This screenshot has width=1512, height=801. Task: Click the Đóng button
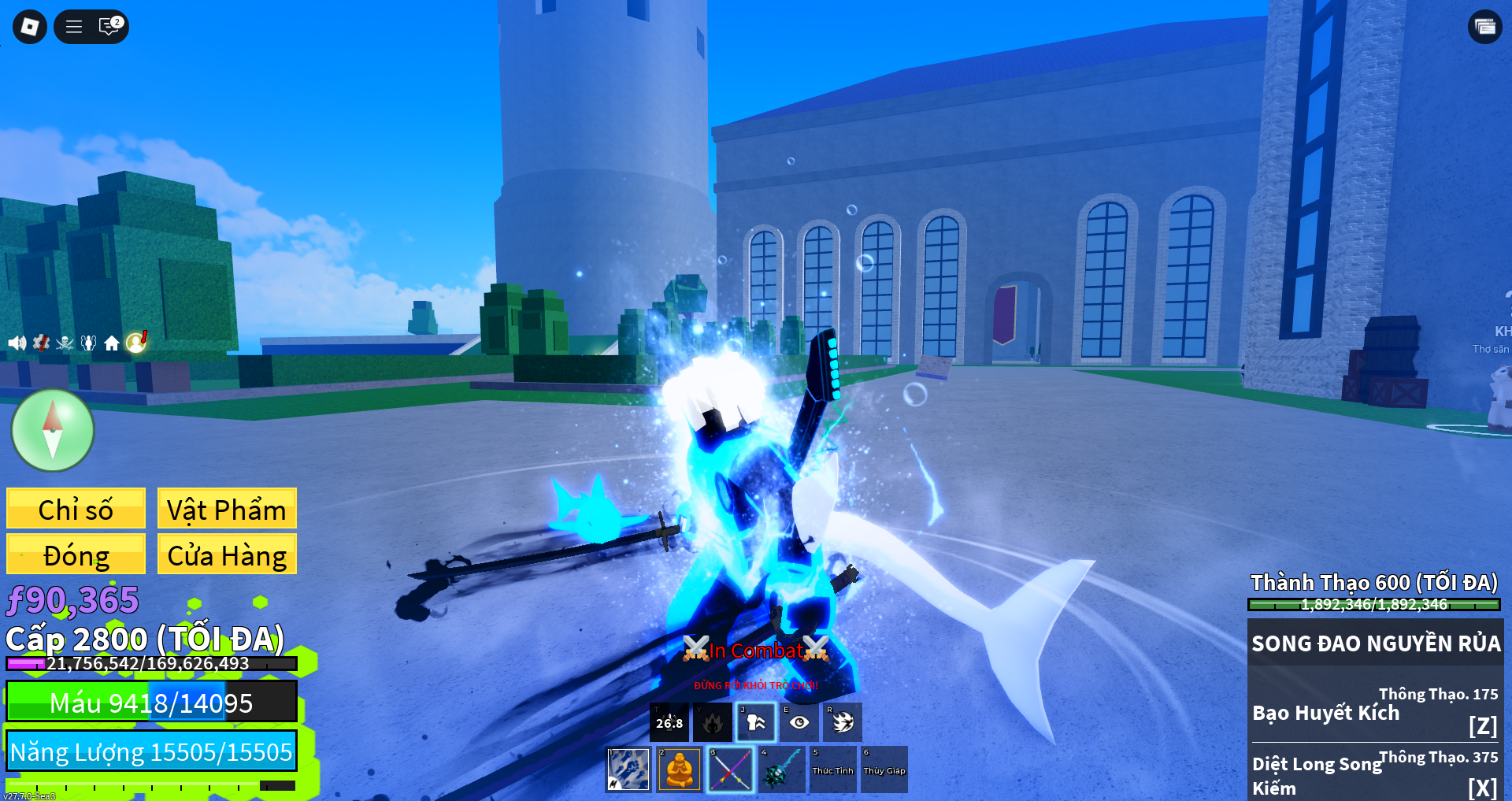76,554
